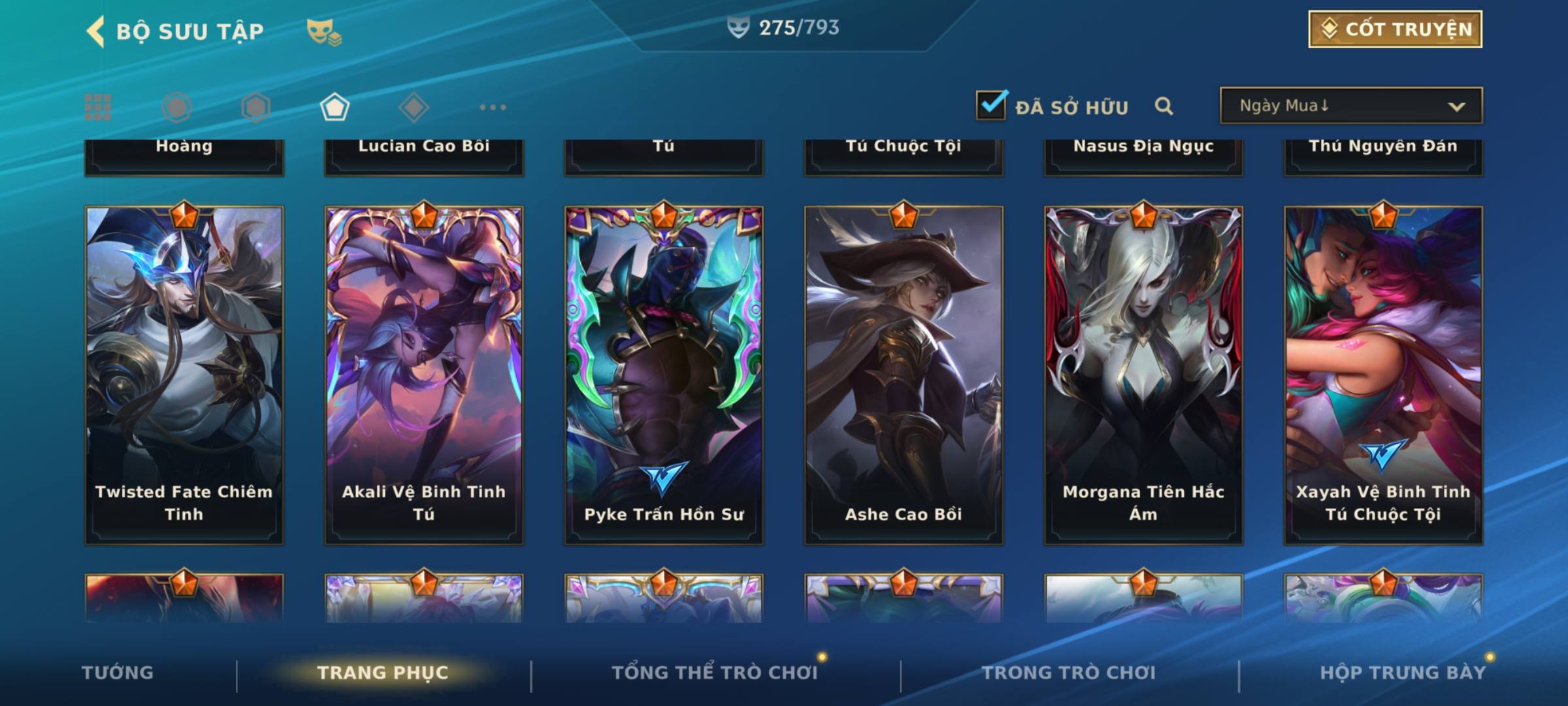
Task: Choose the diamond rarity filter
Action: pos(414,107)
